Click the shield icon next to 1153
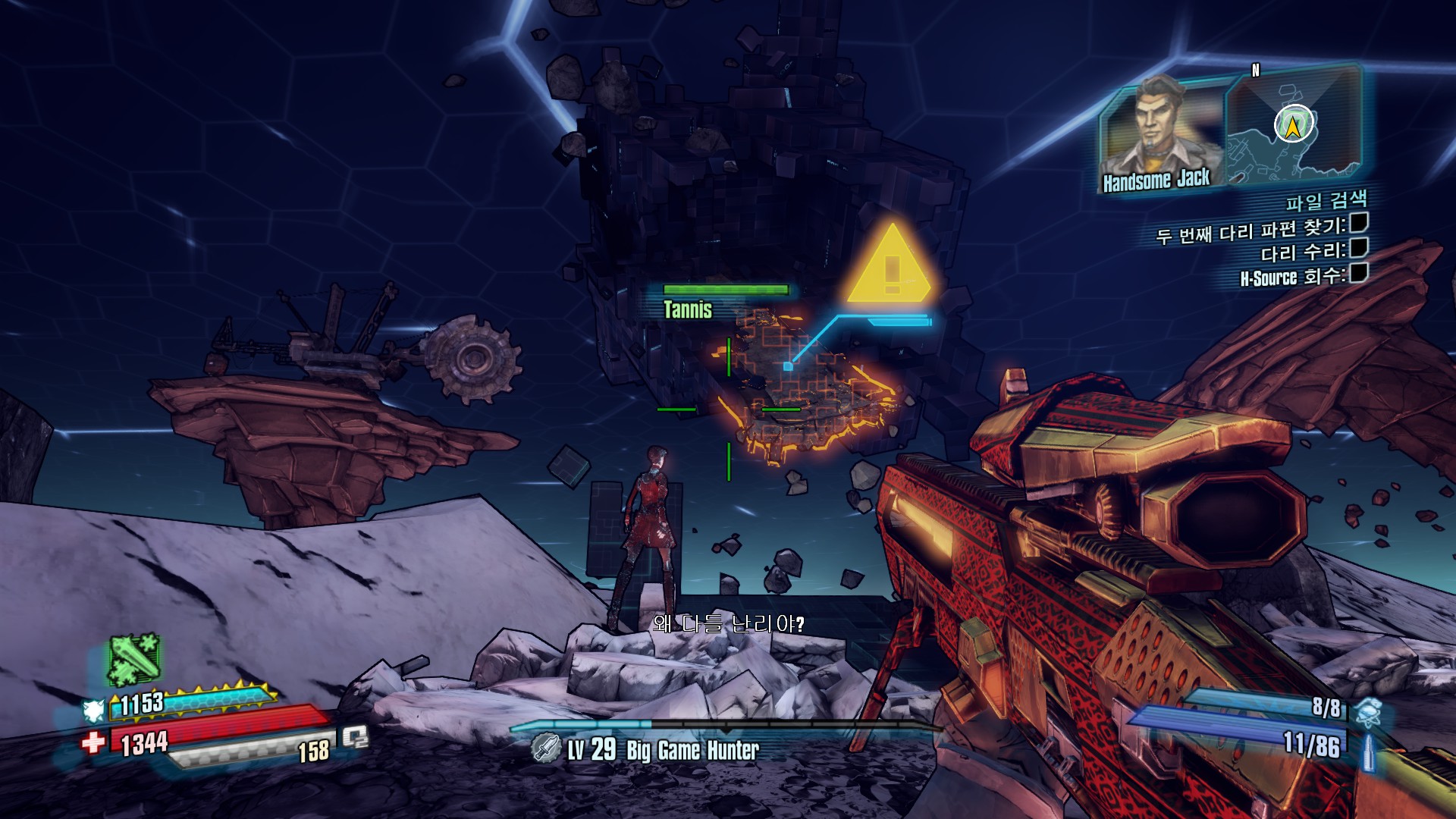 click(94, 711)
